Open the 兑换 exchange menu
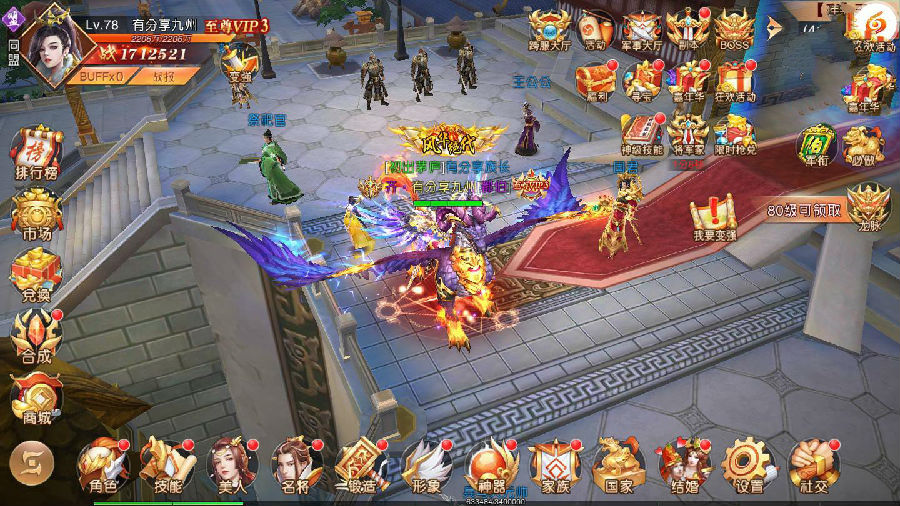 click(36, 273)
